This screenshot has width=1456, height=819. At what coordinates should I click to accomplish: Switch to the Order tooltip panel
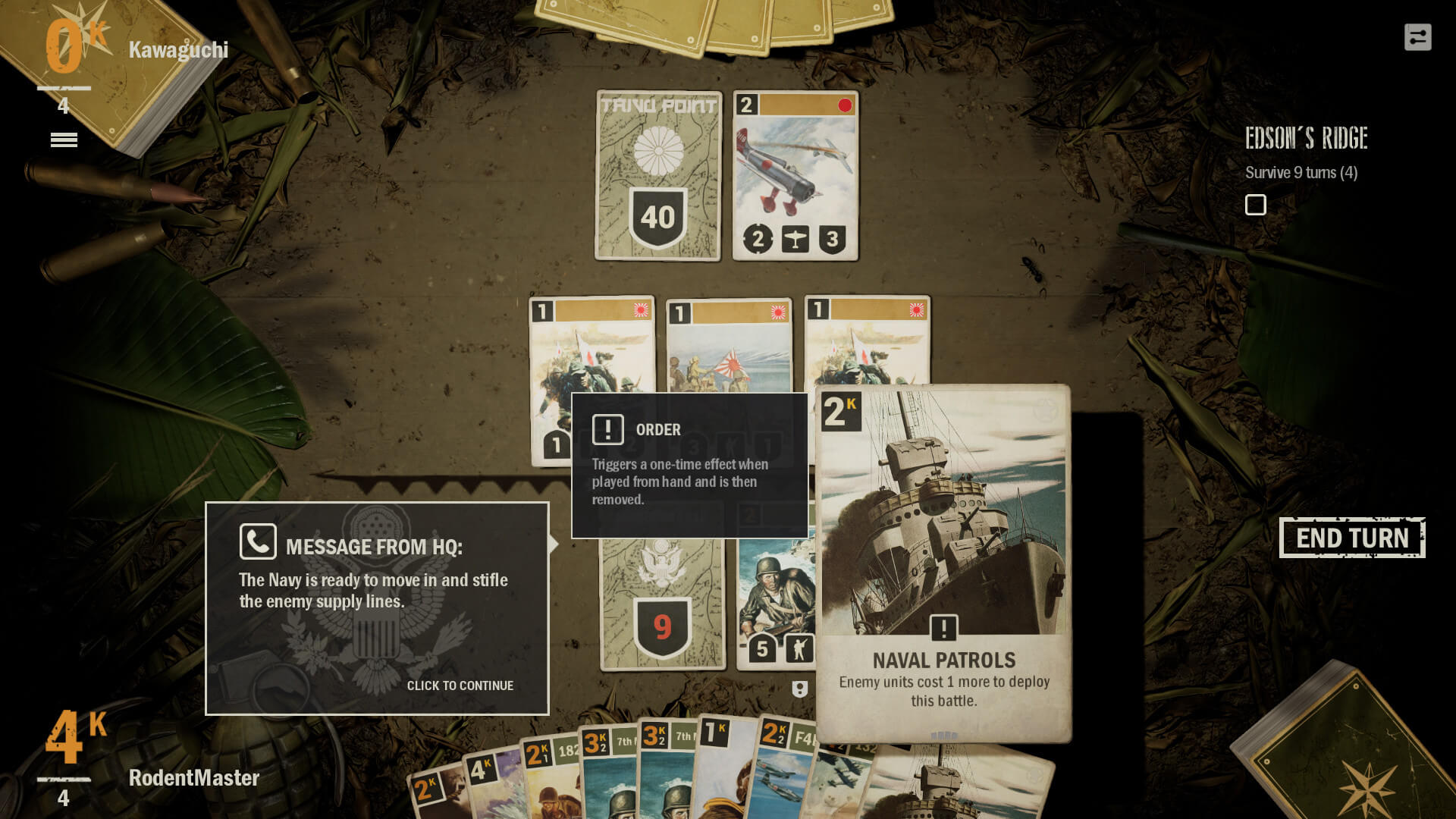pyautogui.click(x=689, y=464)
